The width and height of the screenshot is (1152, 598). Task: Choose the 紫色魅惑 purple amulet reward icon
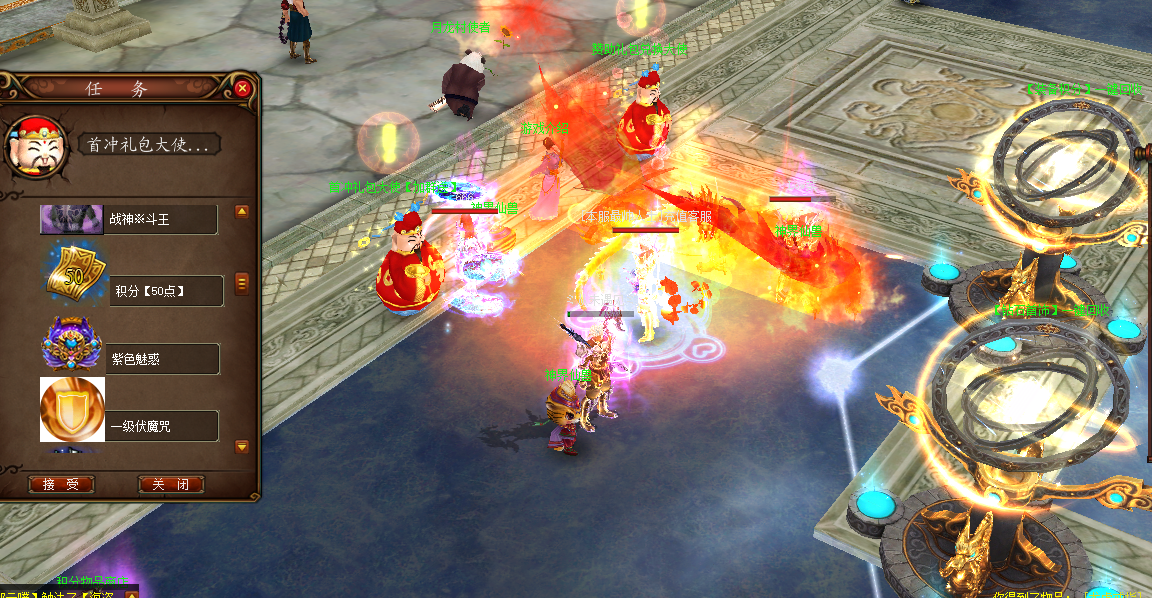coord(71,345)
